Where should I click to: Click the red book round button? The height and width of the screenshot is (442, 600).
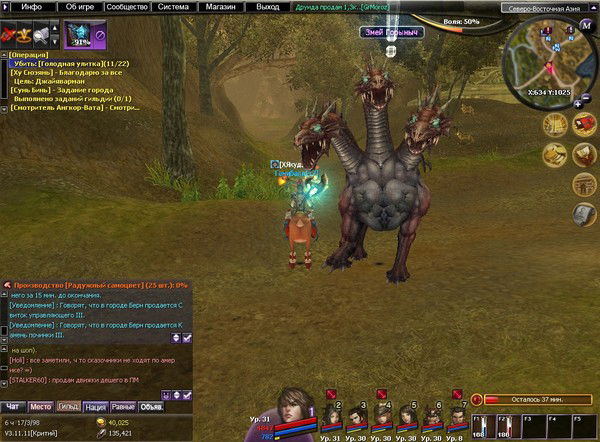pyautogui.click(x=585, y=123)
